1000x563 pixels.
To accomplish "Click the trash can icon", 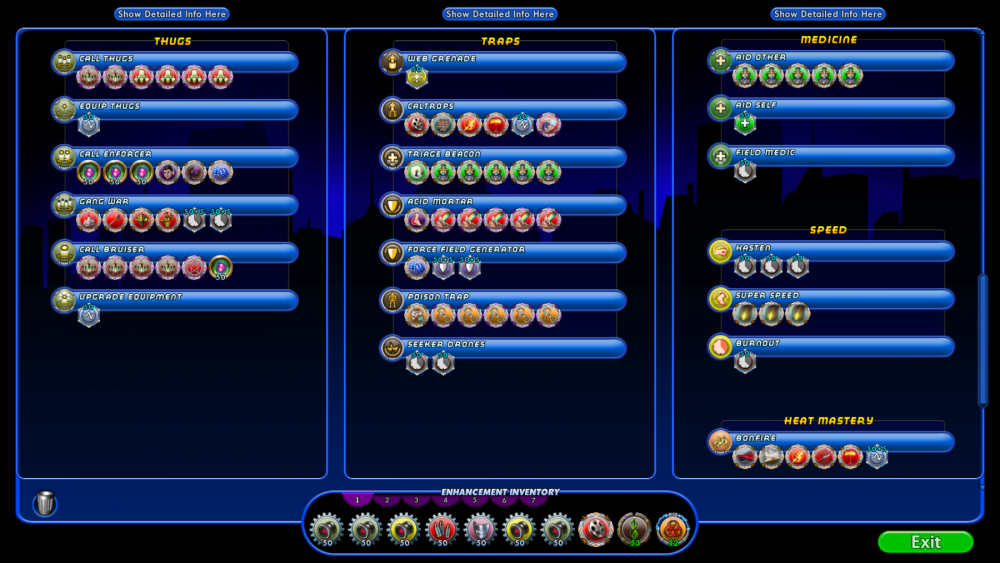I will pos(45,503).
